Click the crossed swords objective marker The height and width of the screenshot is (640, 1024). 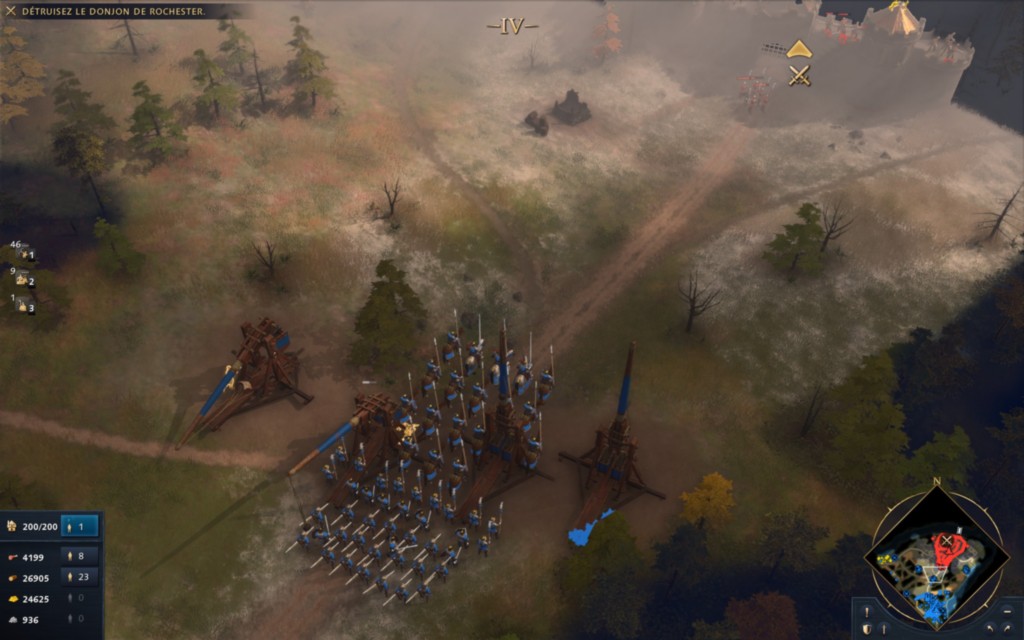[x=799, y=75]
